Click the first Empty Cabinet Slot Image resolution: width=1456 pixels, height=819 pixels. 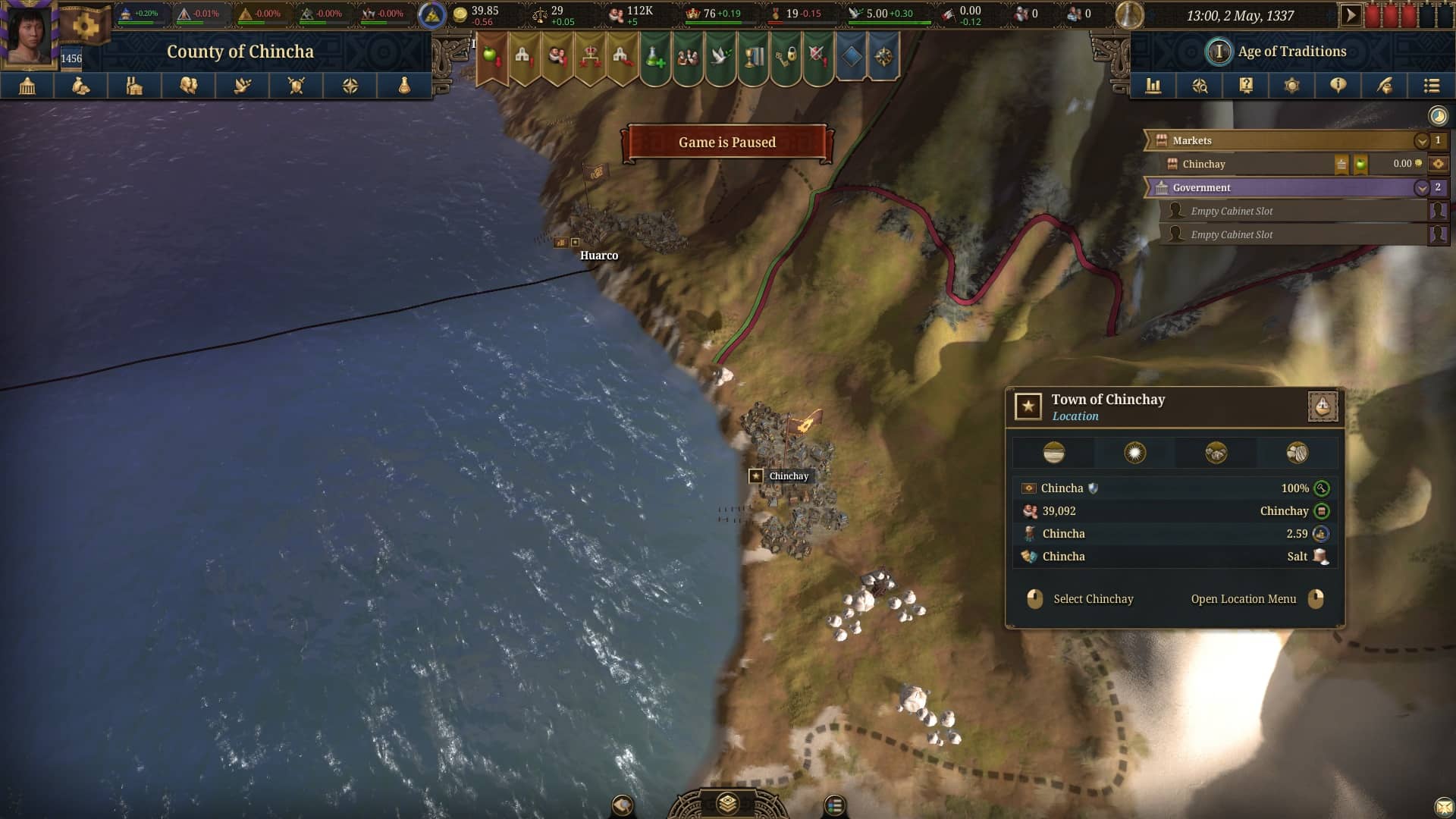click(1289, 212)
